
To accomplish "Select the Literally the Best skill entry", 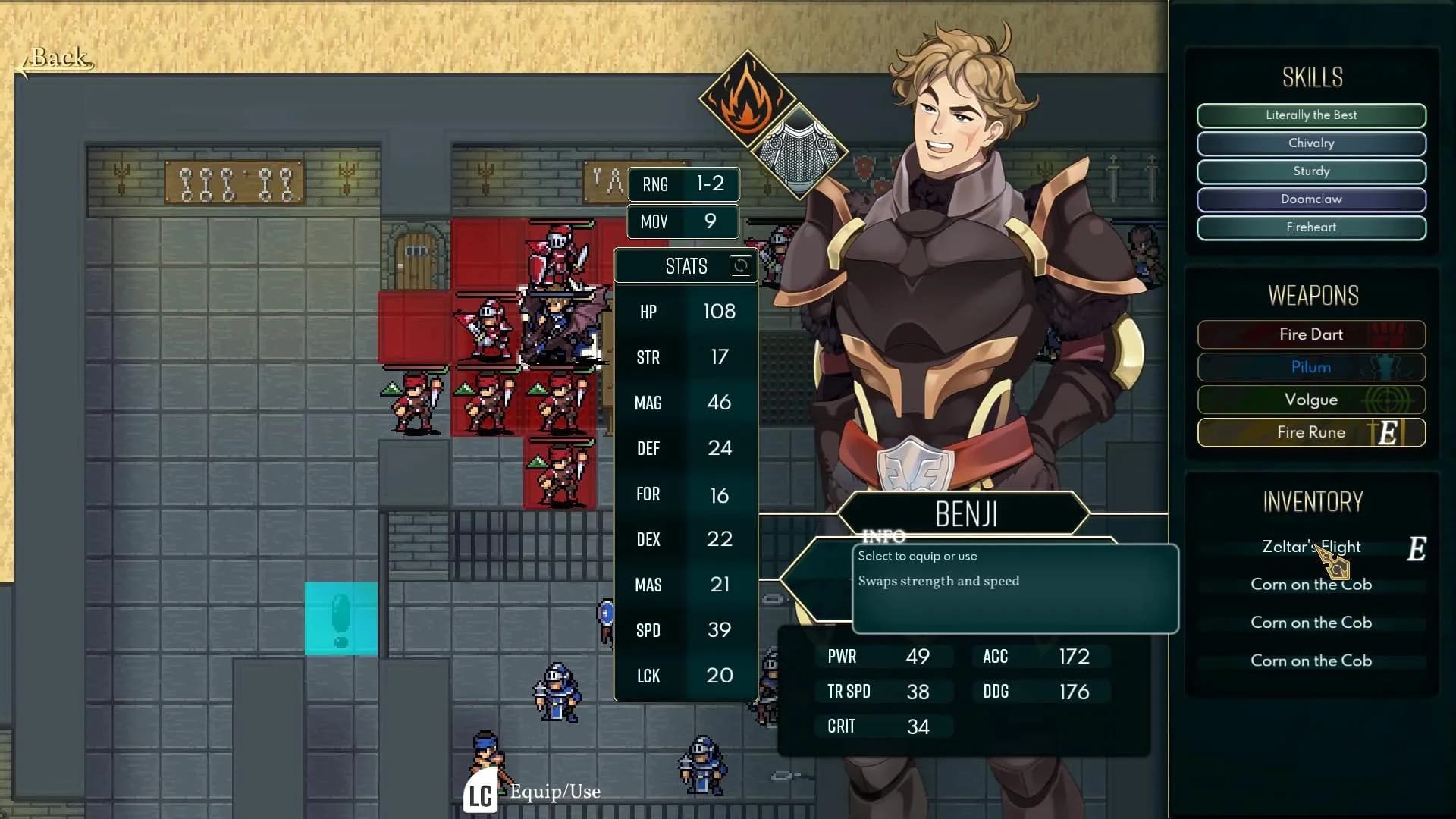I will 1311,115.
